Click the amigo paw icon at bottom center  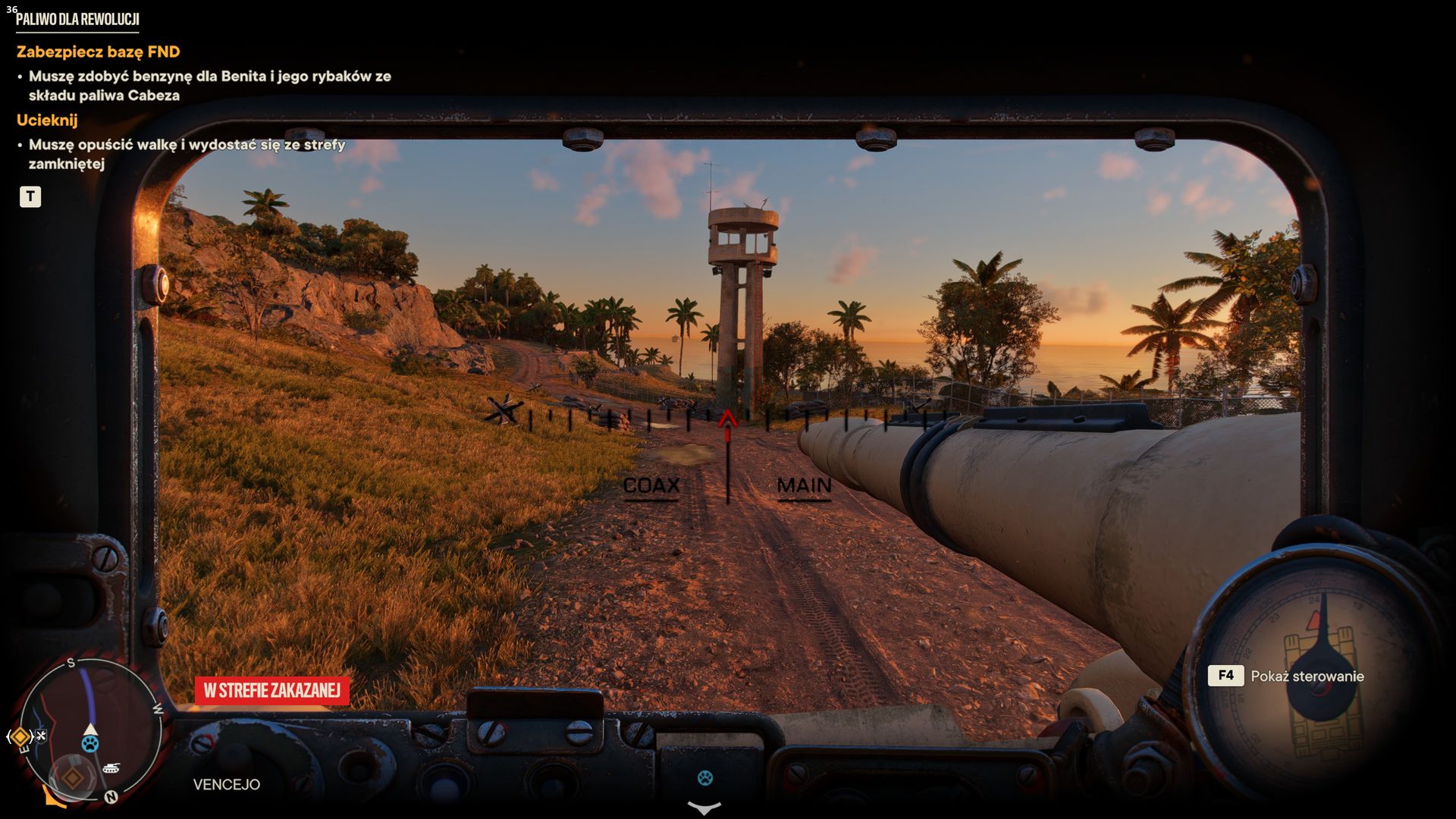click(x=705, y=777)
